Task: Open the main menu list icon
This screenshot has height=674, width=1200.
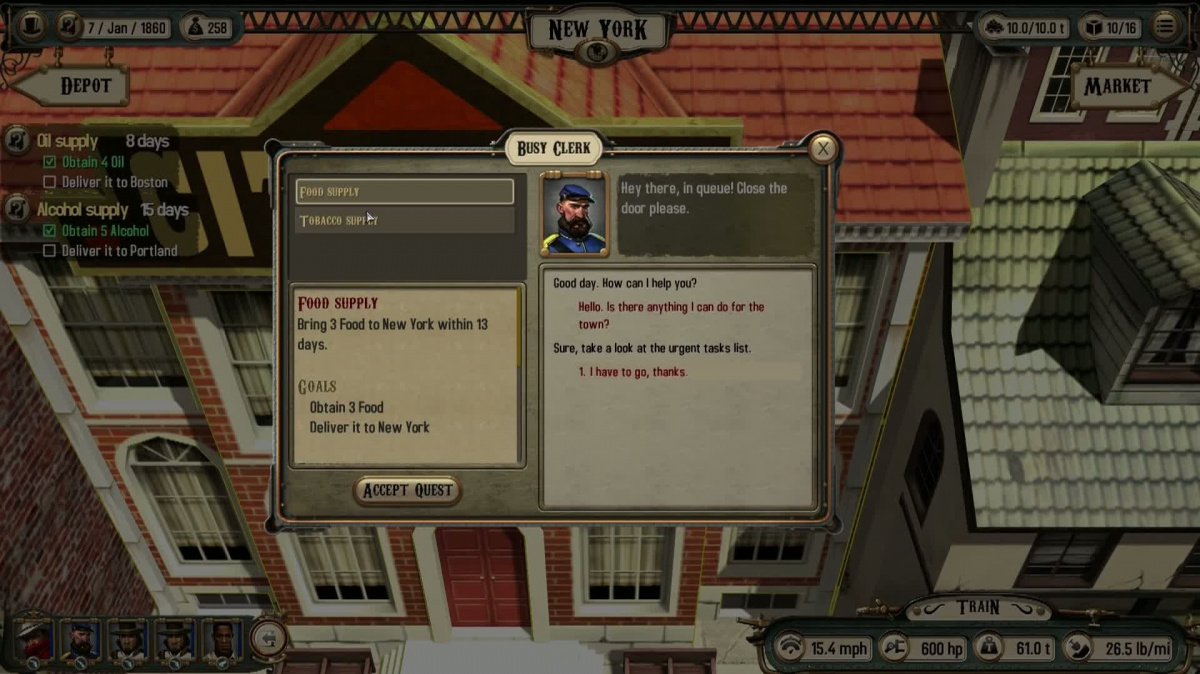Action: tap(1165, 27)
